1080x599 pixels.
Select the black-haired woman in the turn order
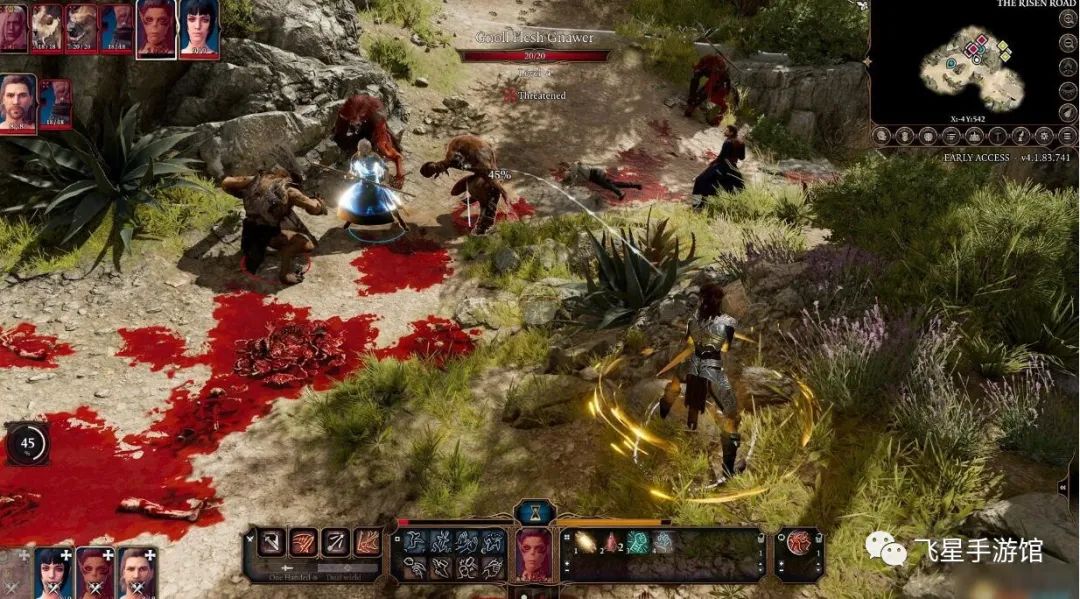point(199,28)
